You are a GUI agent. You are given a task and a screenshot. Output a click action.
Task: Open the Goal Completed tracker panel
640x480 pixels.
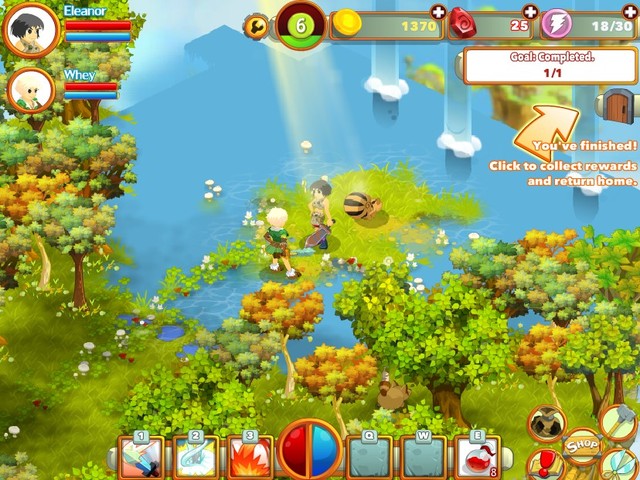pos(550,66)
